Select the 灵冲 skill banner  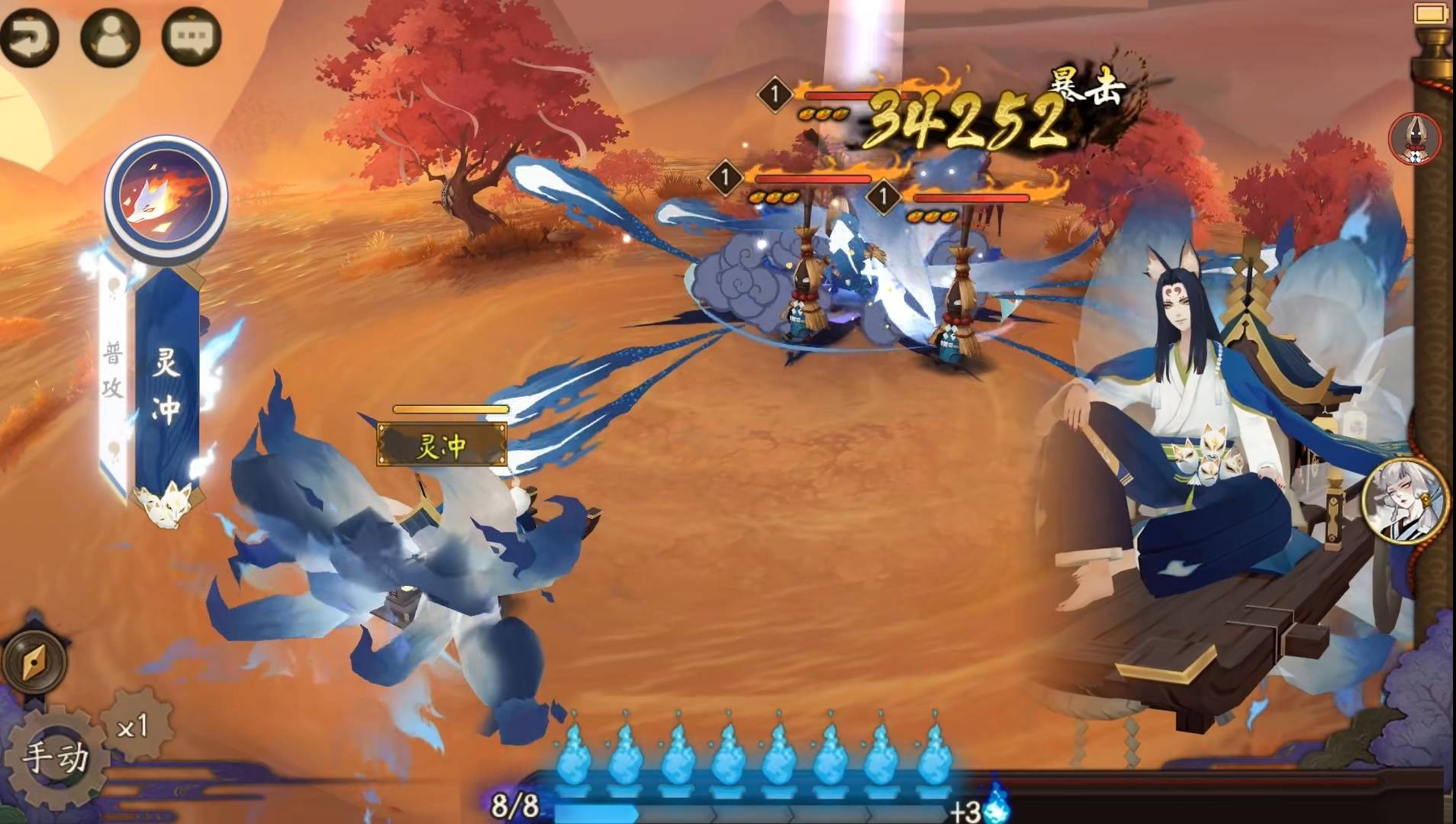pos(166,381)
